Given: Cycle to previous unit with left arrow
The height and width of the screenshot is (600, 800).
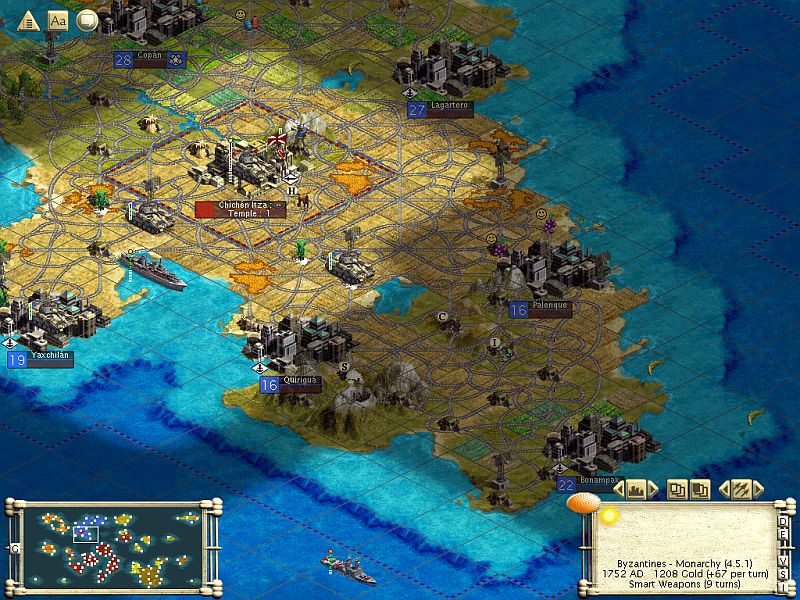Looking at the screenshot, I should tap(722, 489).
